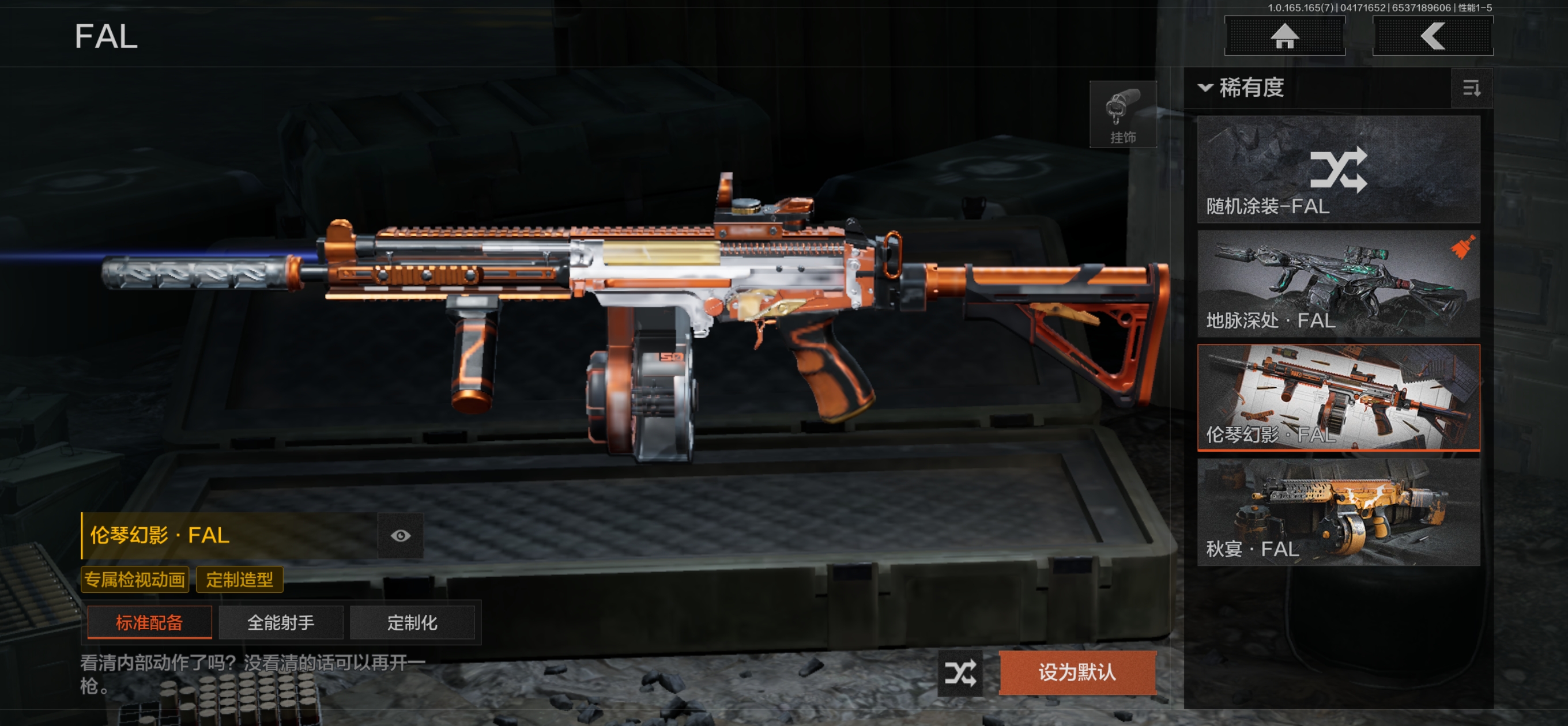
Task: Switch to the 全能射手 tab
Action: pyautogui.click(x=281, y=622)
